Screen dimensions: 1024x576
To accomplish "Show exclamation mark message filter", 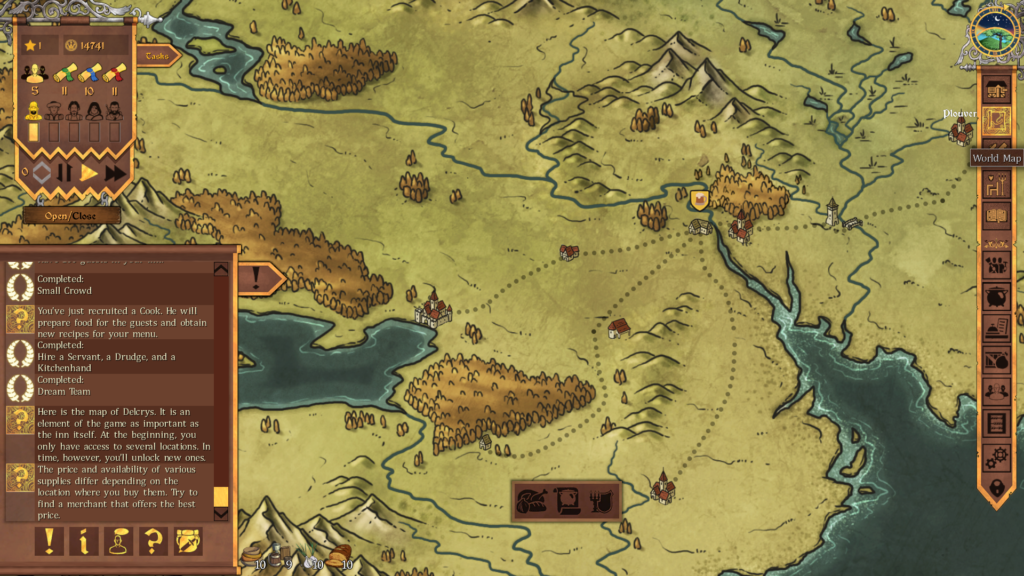I will click(x=49, y=541).
